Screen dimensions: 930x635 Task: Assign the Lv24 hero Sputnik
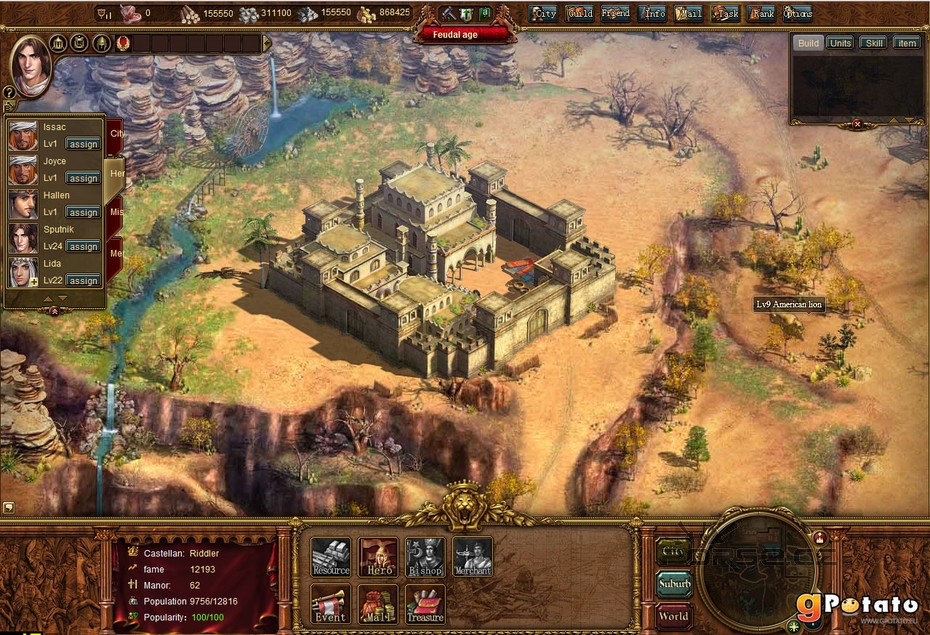83,246
